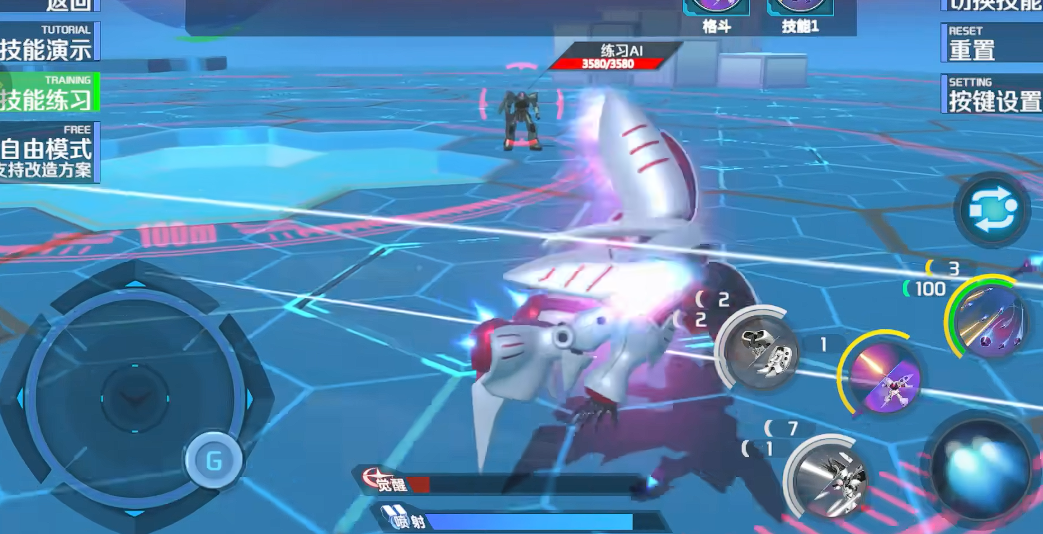
Task: Use the grey twin-mech skill showing count 2
Action: [x=757, y=347]
